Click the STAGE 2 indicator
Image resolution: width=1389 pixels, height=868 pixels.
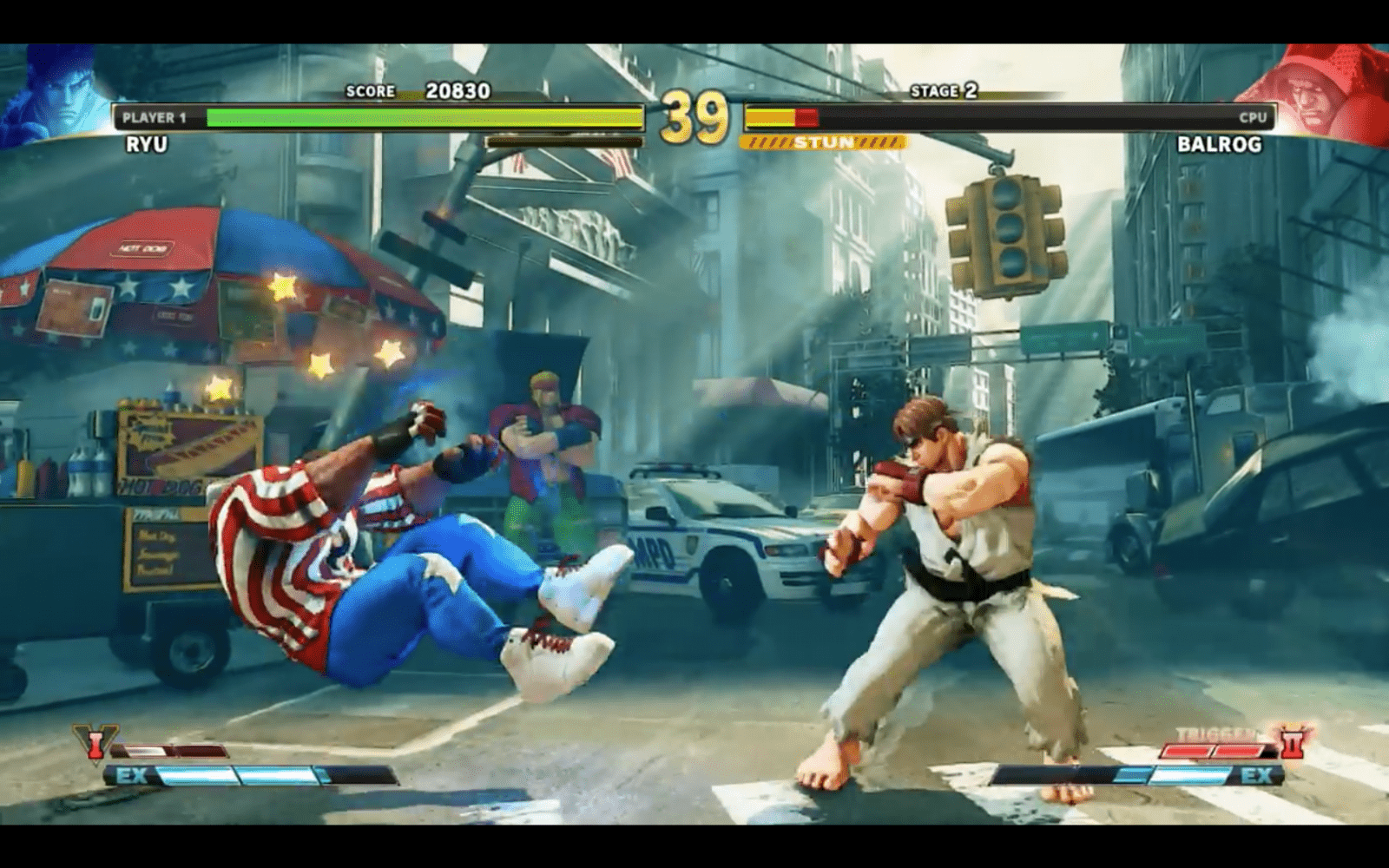(944, 90)
